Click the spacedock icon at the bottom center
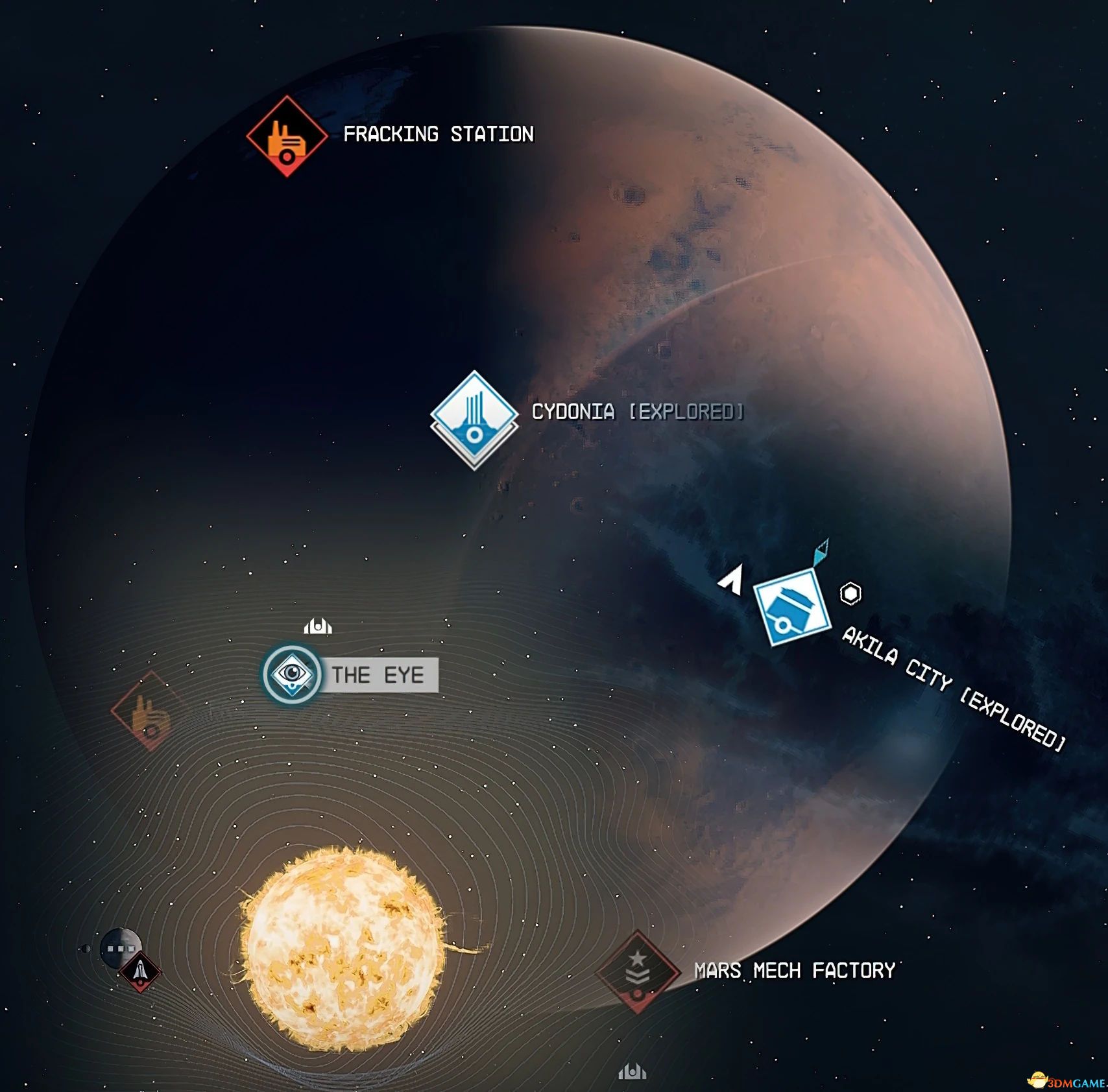Image resolution: width=1108 pixels, height=1092 pixels. 632,1073
